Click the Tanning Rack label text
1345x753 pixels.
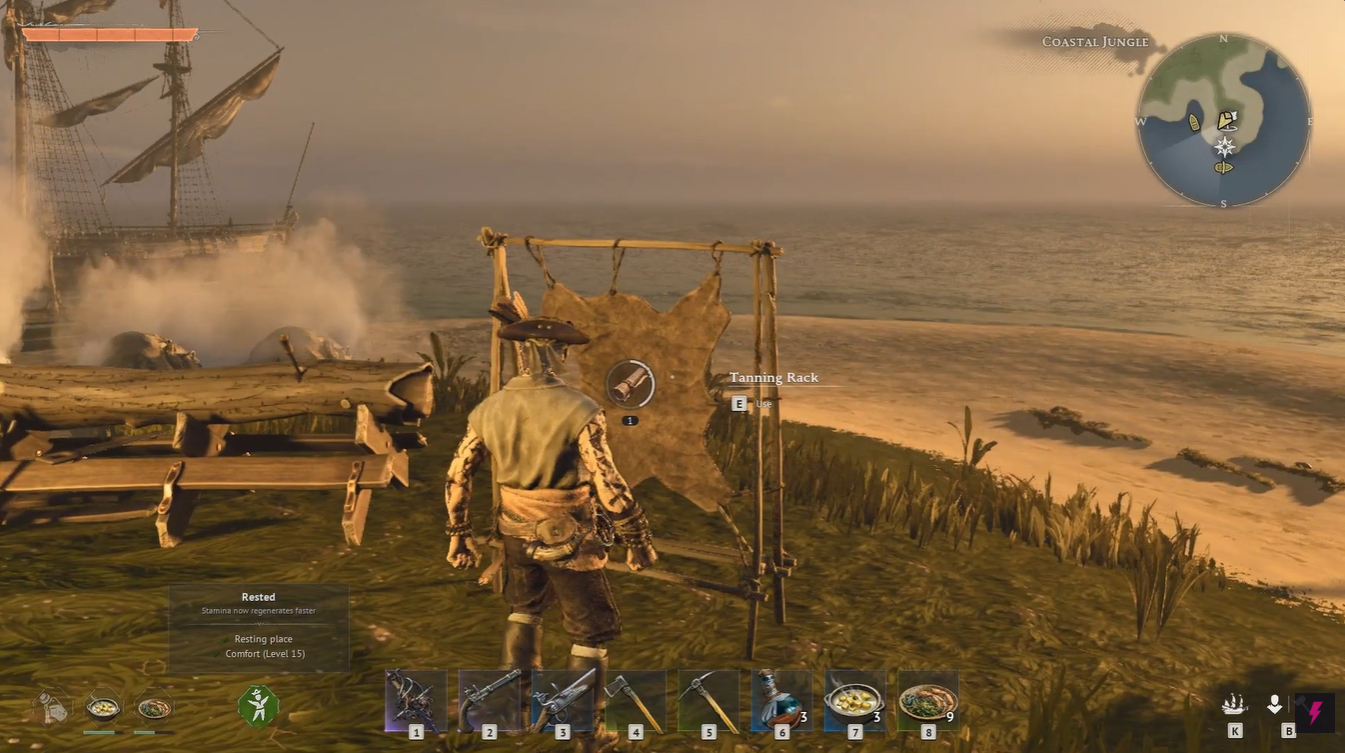773,377
